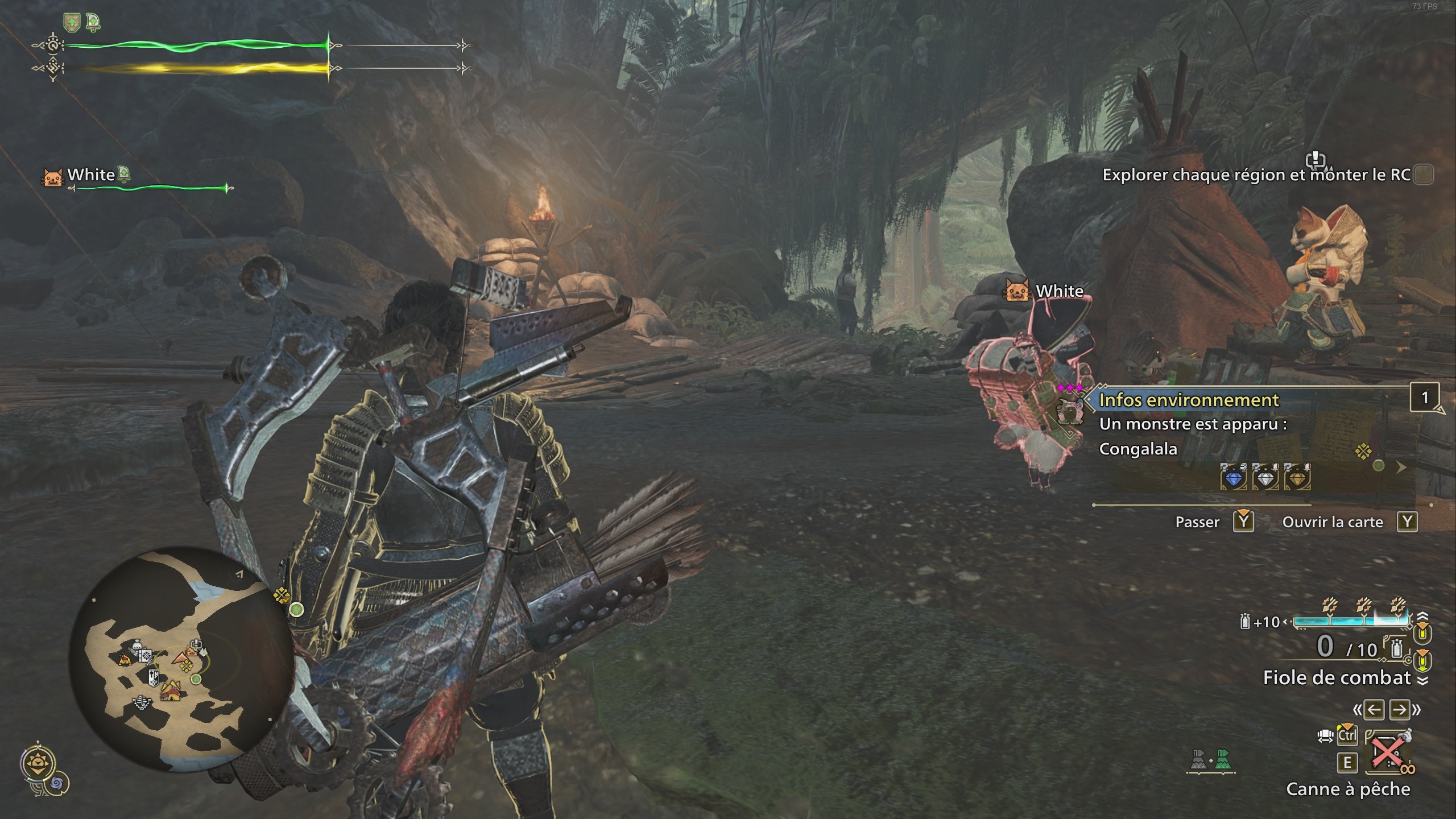Select the supply tent icon on the minimap
This screenshot has width=1456, height=819.
point(124,660)
